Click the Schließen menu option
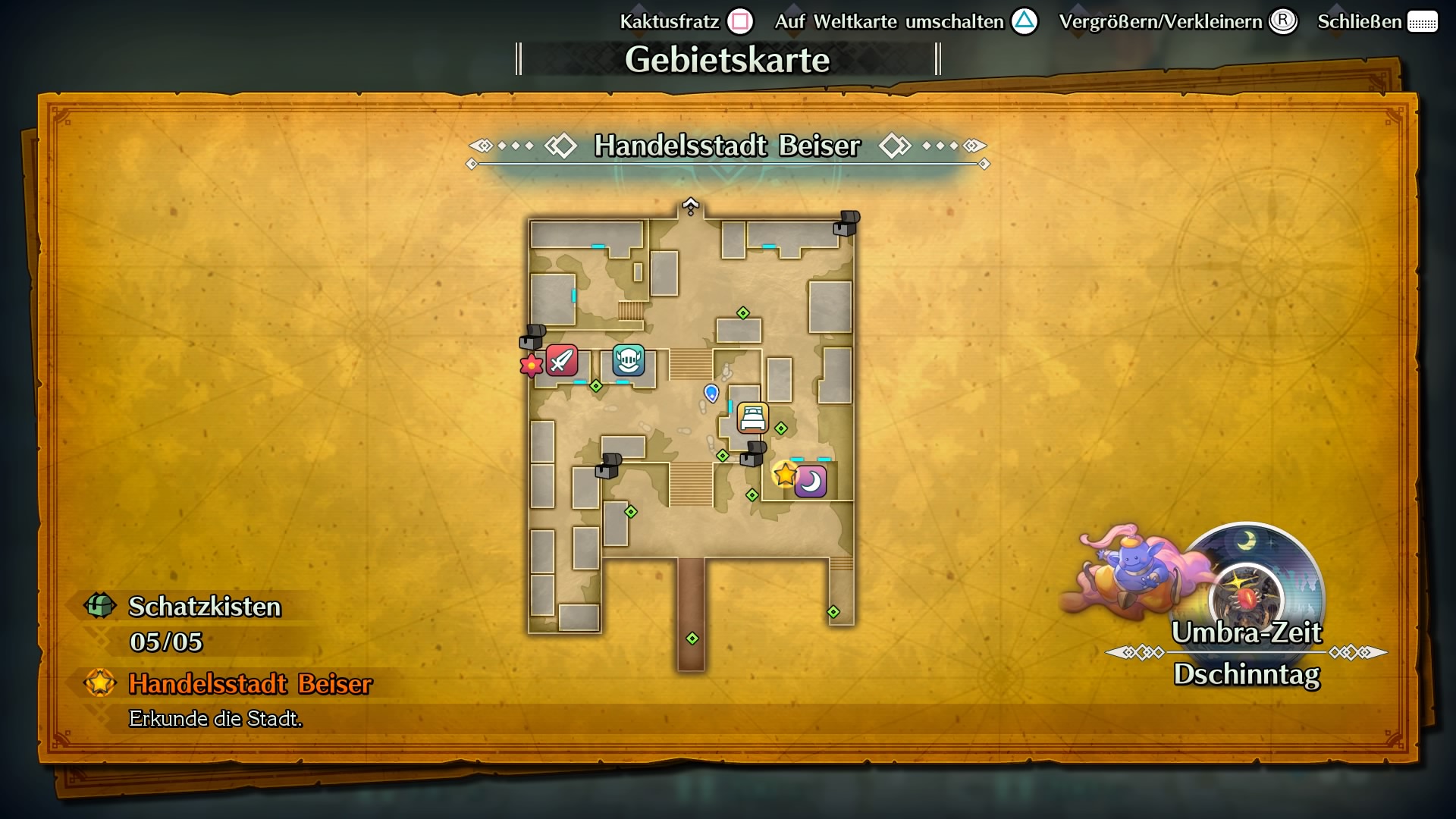Image resolution: width=1456 pixels, height=819 pixels. pos(1359,22)
